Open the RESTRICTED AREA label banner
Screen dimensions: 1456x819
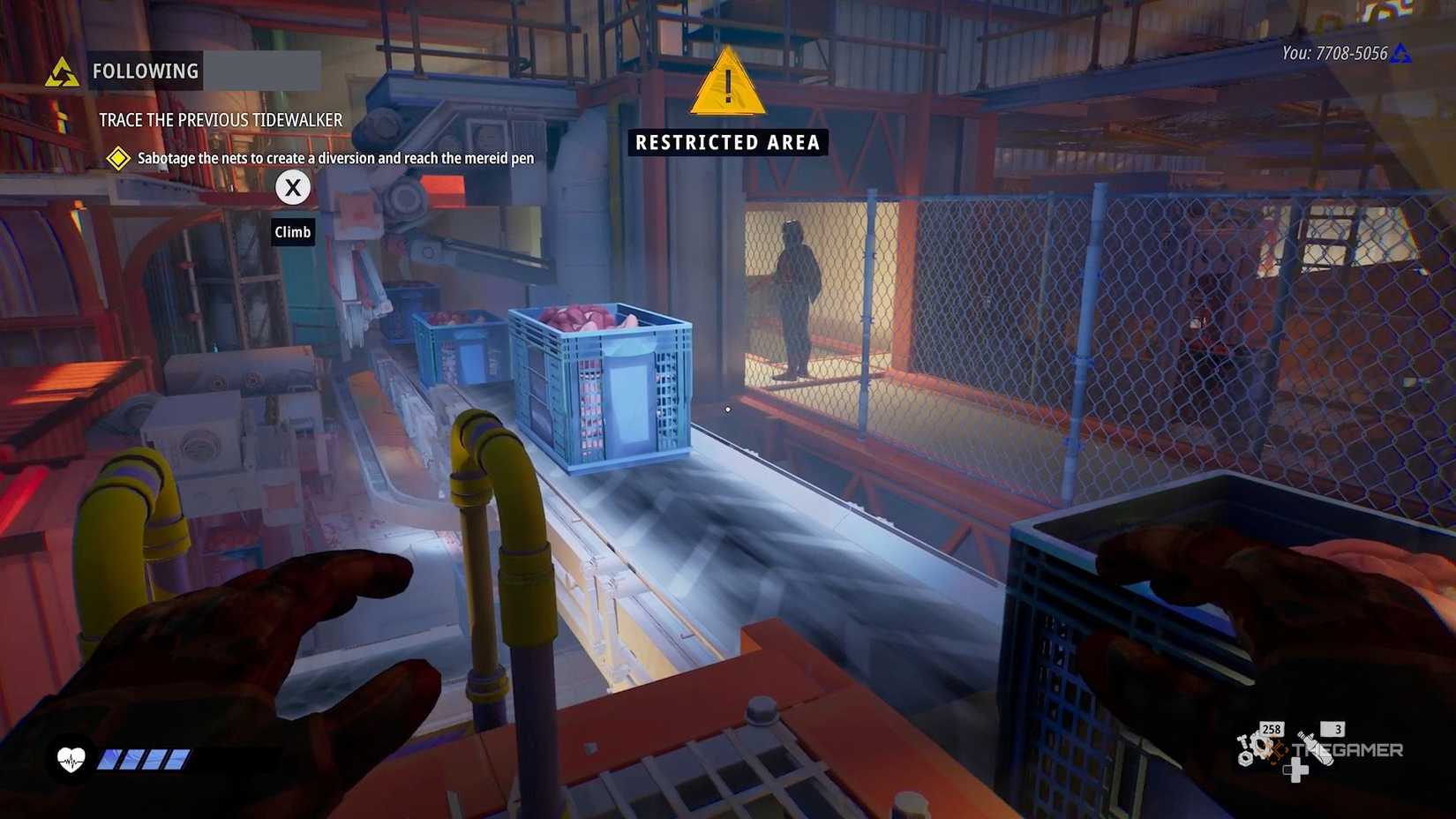(726, 142)
